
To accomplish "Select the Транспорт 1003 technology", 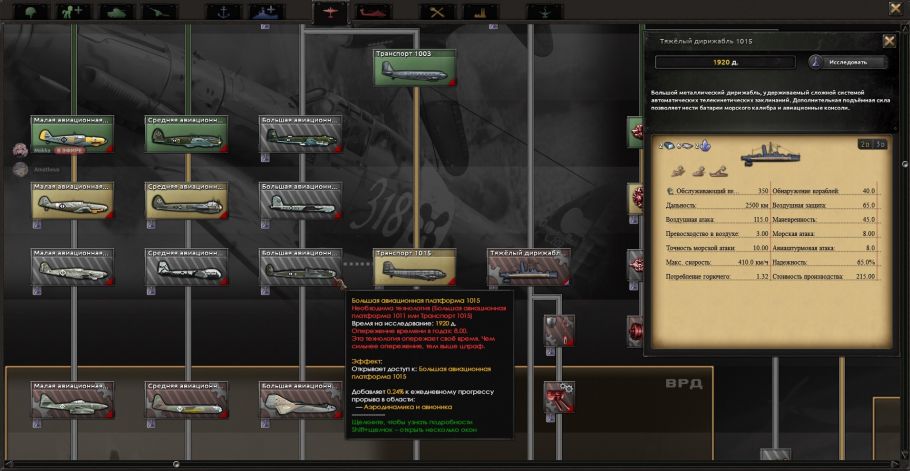I will coord(415,68).
